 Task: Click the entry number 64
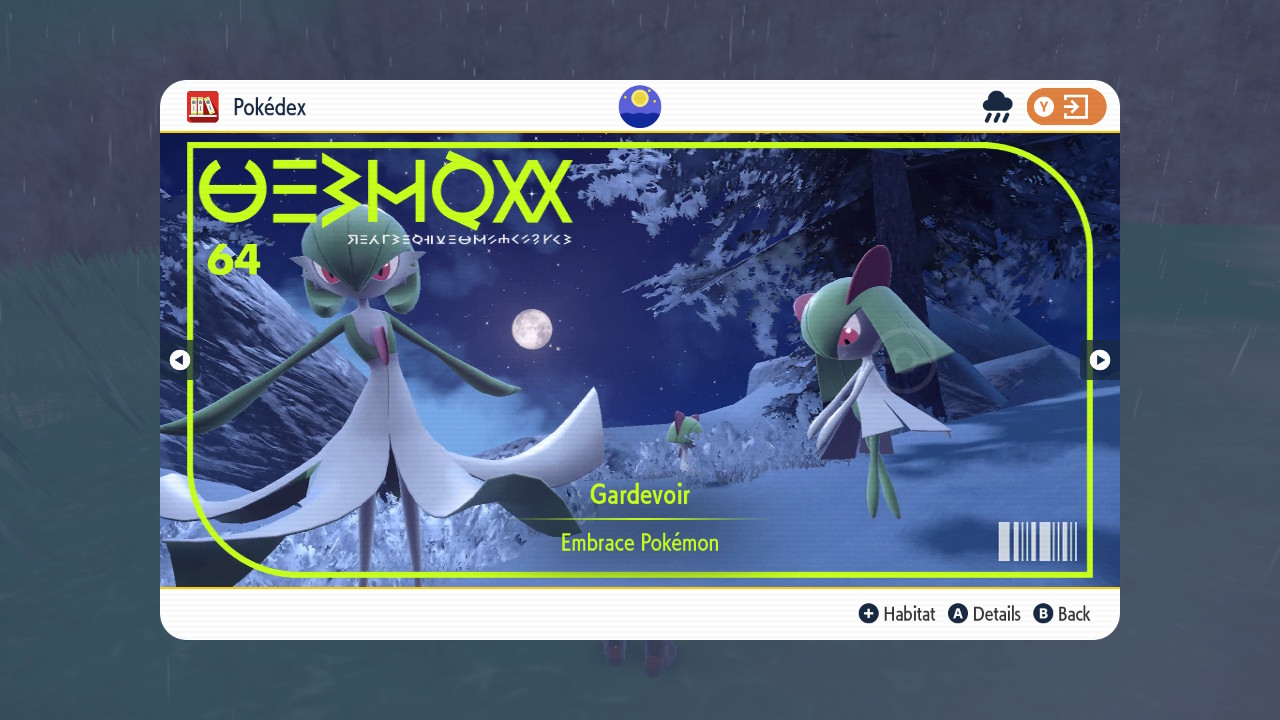(x=236, y=260)
